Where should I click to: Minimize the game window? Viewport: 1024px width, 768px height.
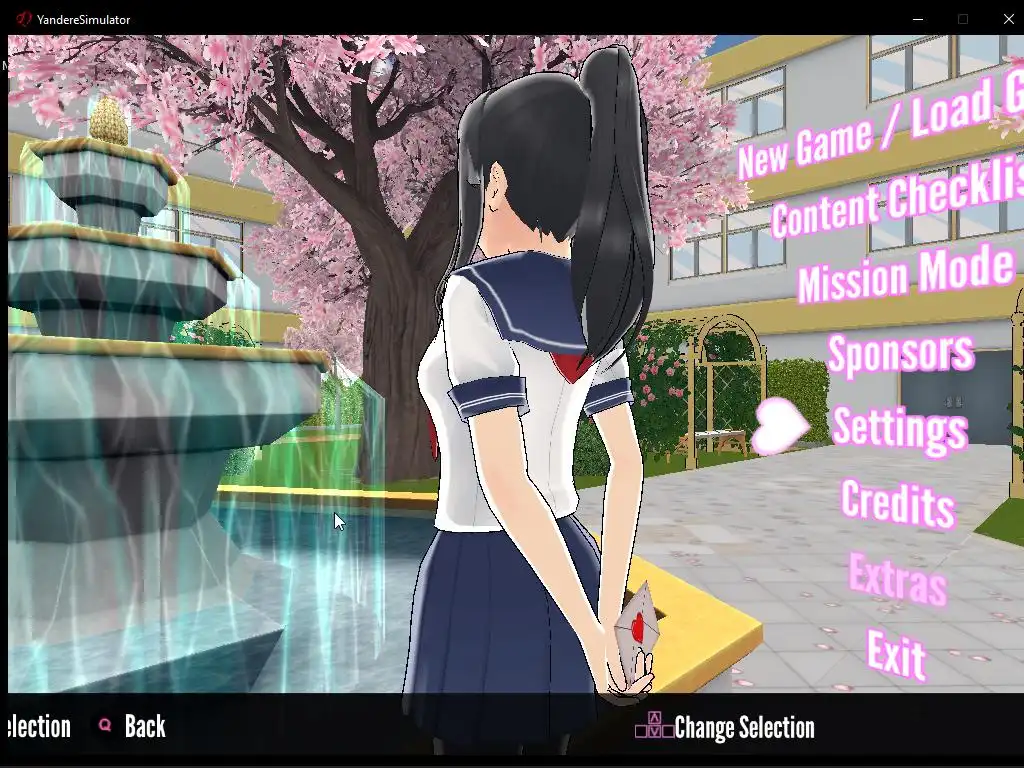click(918, 19)
